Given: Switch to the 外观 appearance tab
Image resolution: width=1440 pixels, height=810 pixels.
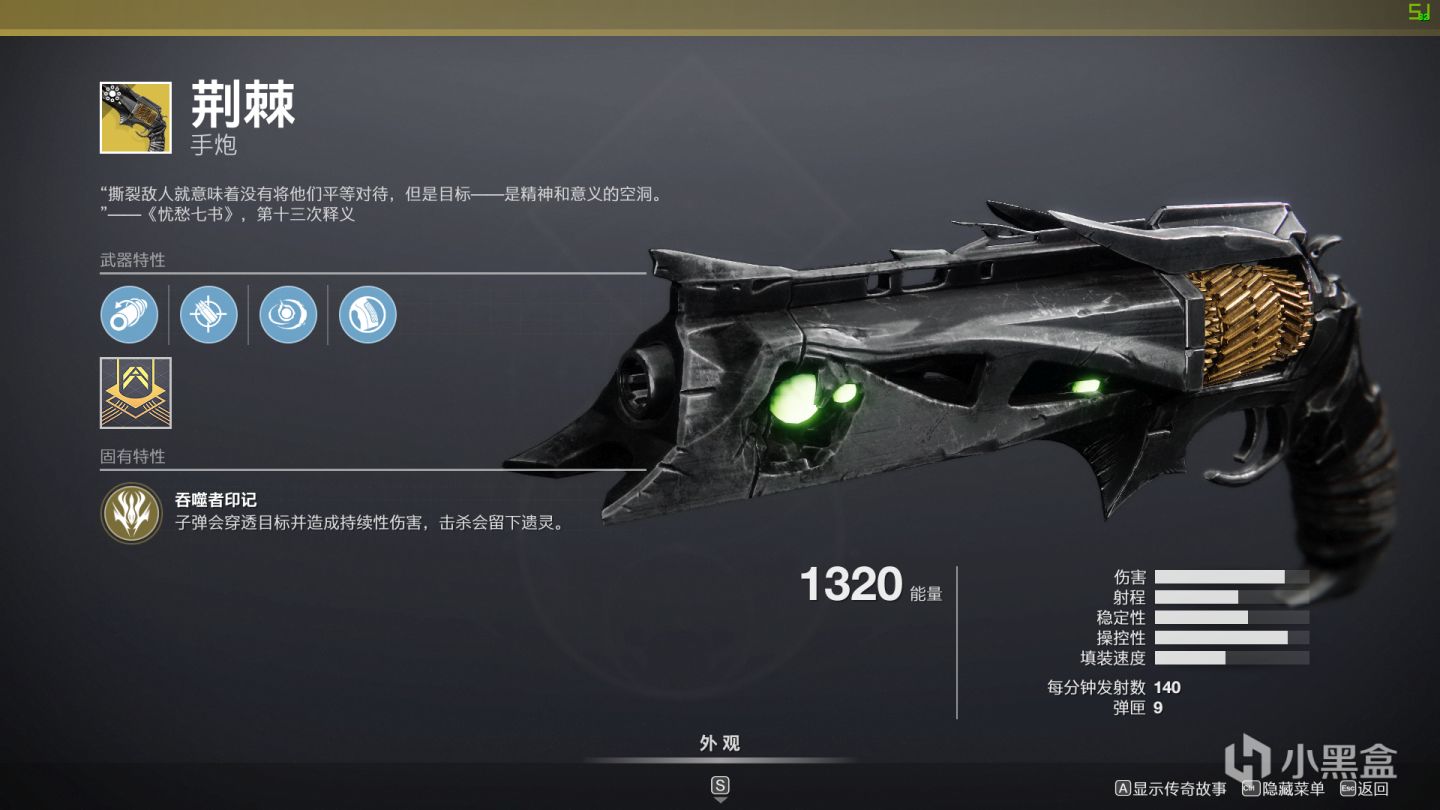Looking at the screenshot, I should (x=720, y=742).
